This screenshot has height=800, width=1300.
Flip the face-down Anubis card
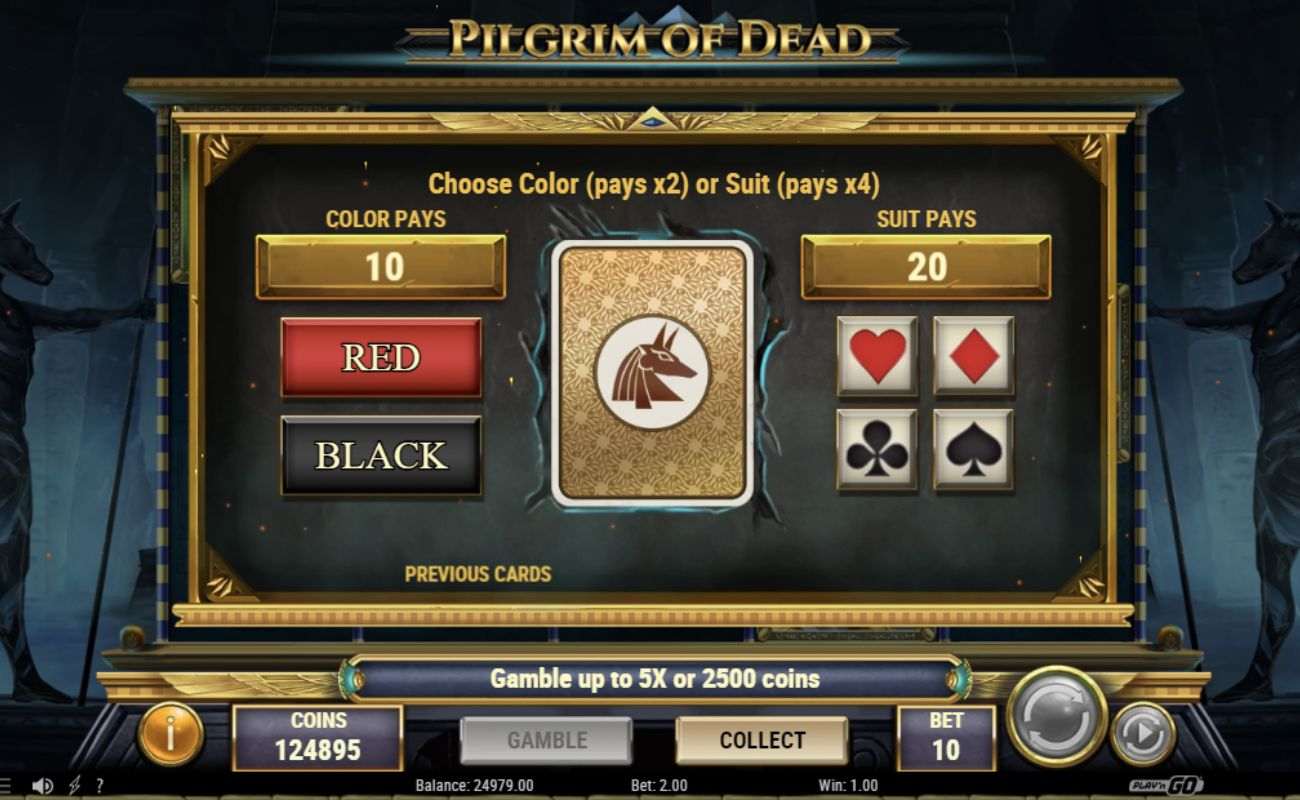(651, 371)
